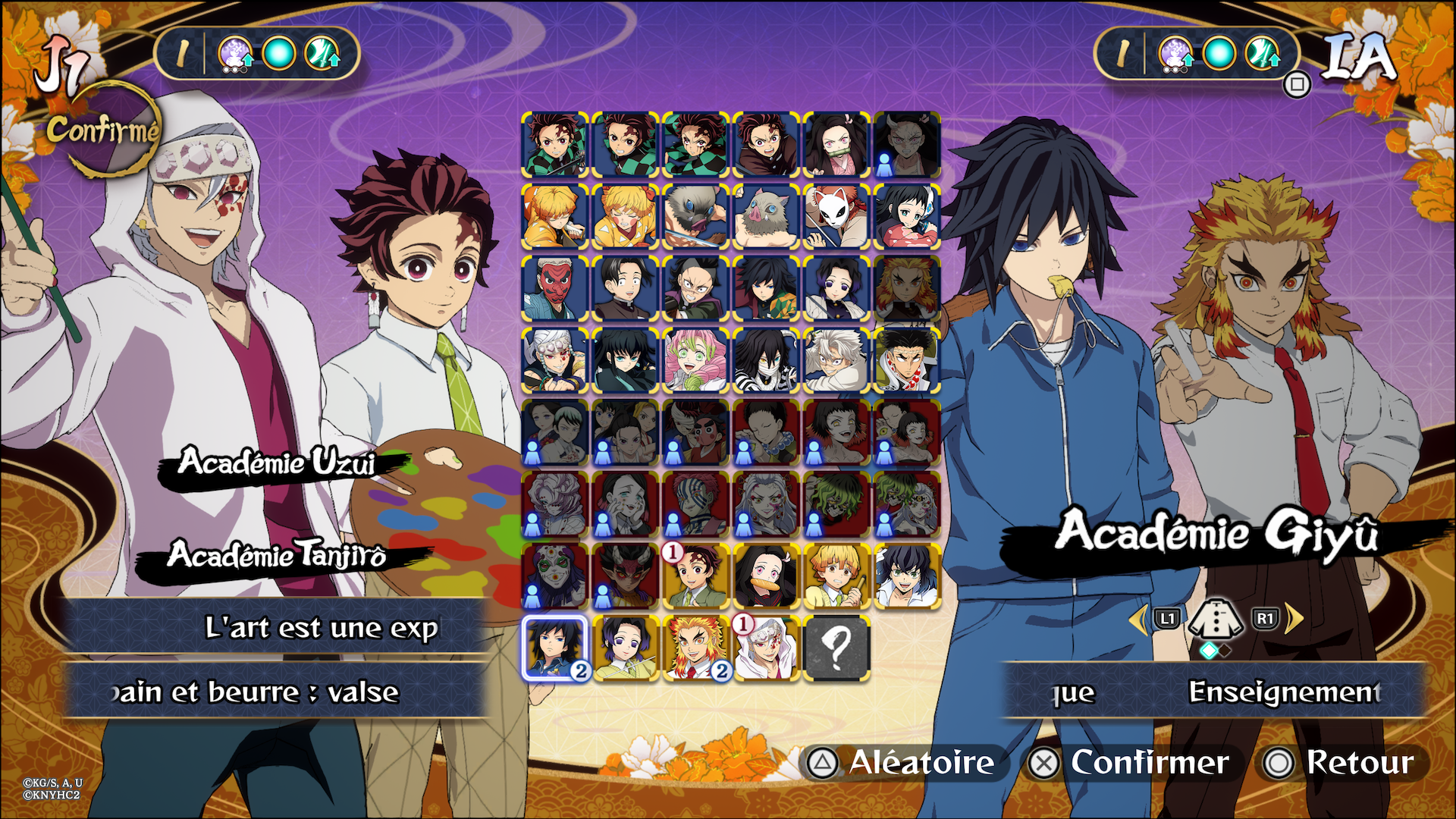Choose the random question mark tile

[x=836, y=648]
